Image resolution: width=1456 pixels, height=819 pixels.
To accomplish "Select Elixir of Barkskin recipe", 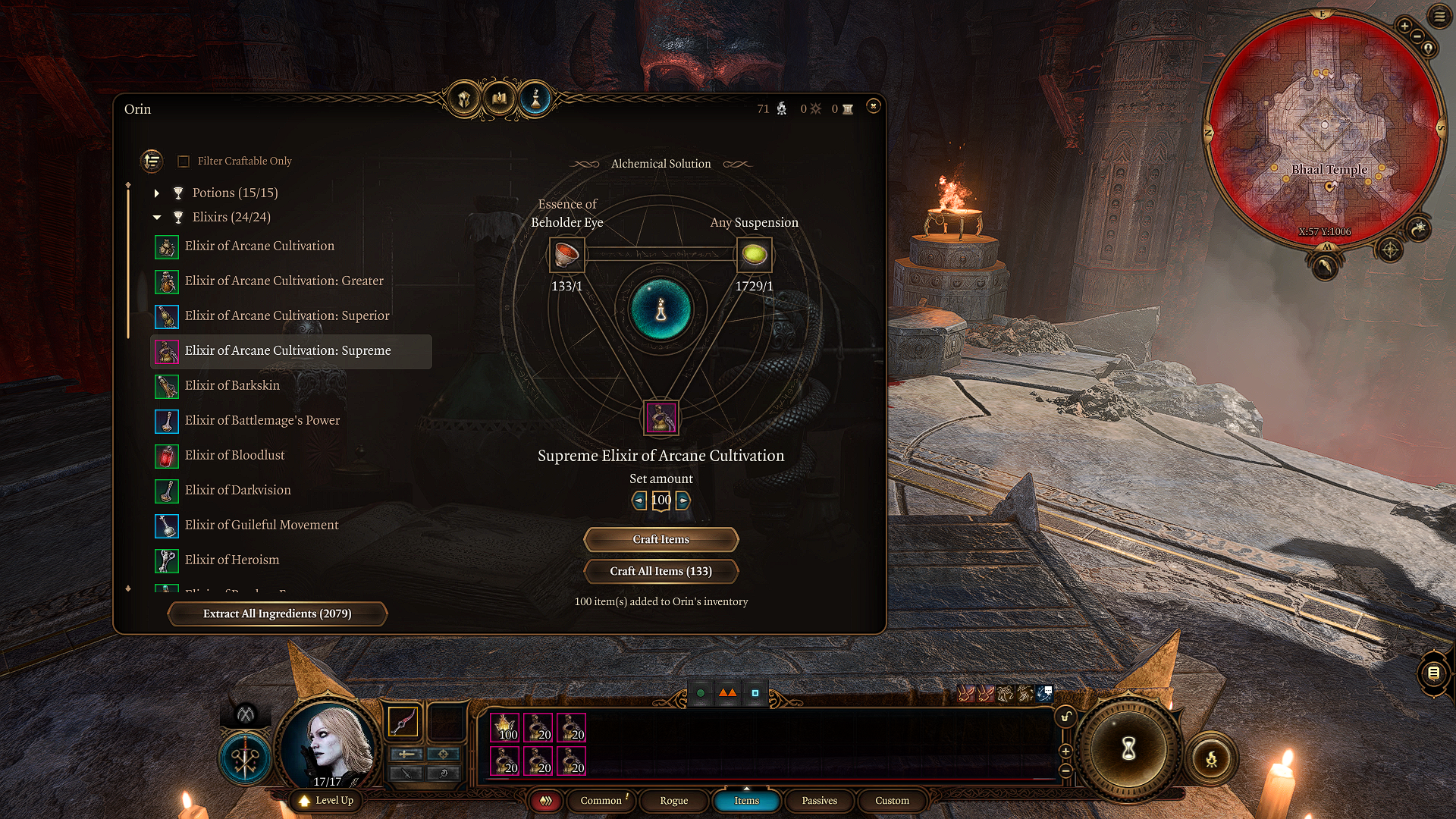I will coord(232,385).
